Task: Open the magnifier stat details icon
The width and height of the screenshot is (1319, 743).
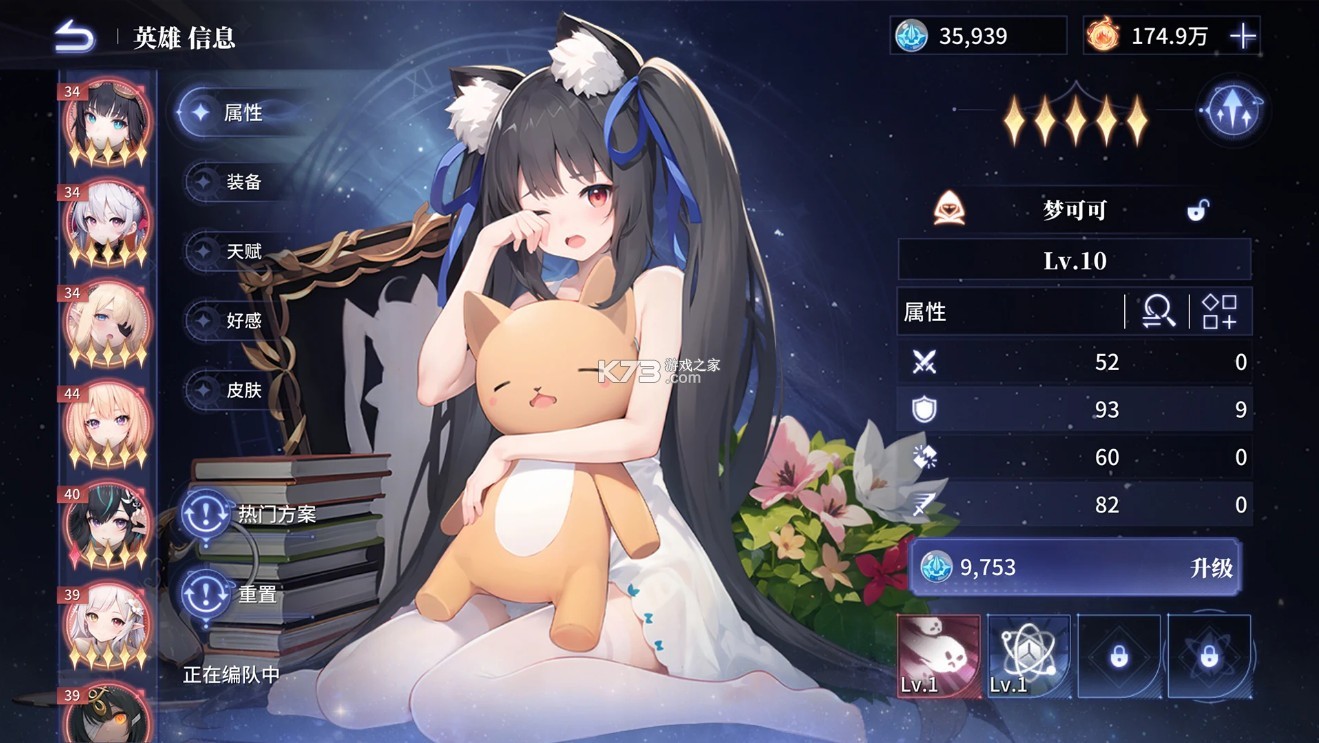Action: pyautogui.click(x=1156, y=311)
